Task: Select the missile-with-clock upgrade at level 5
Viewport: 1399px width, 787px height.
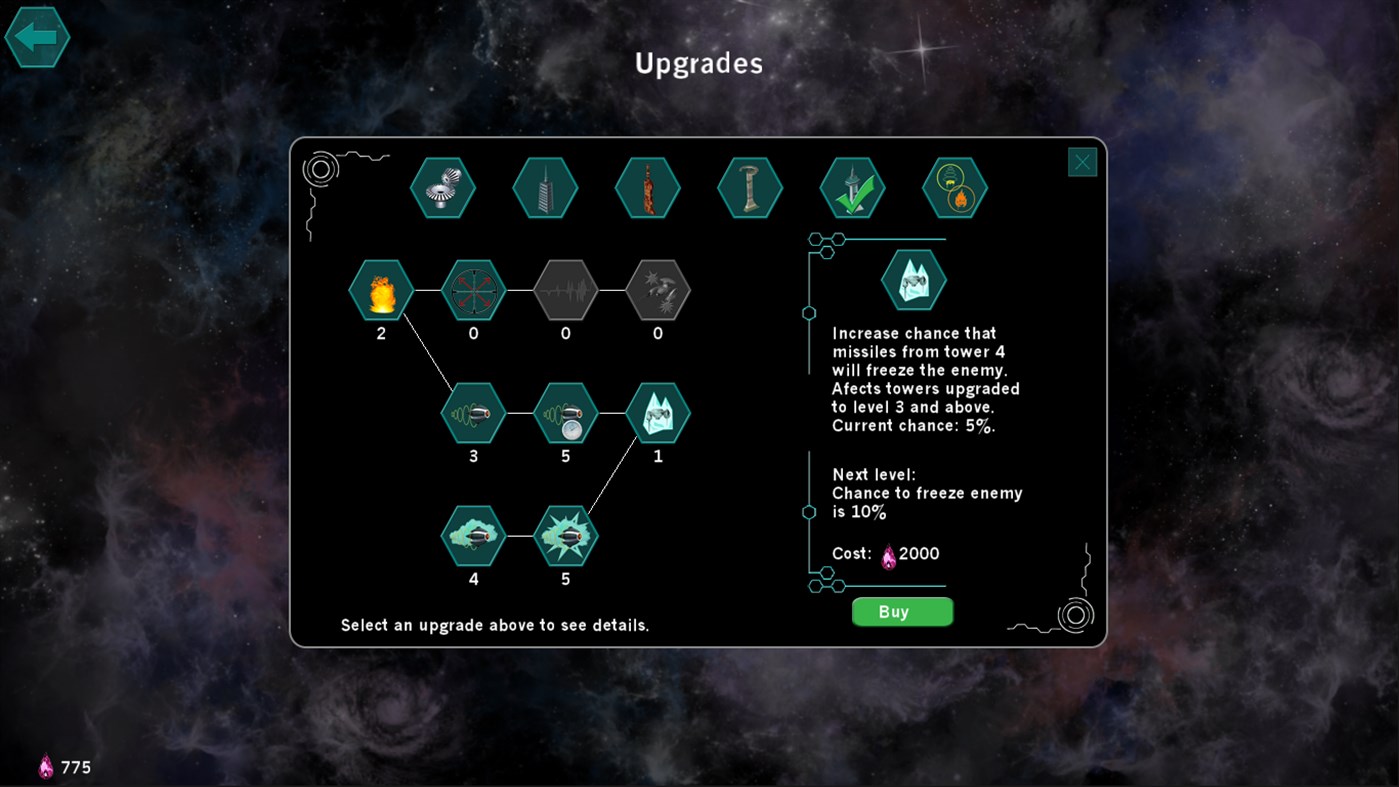Action: 565,413
